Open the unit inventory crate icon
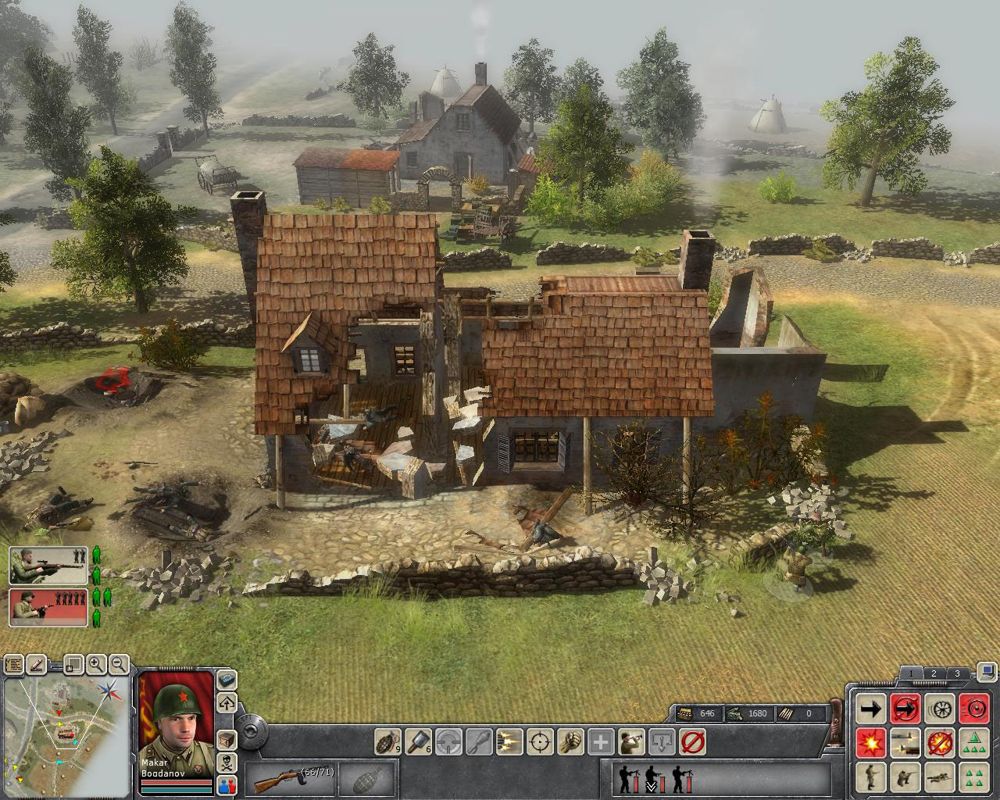 [227, 740]
